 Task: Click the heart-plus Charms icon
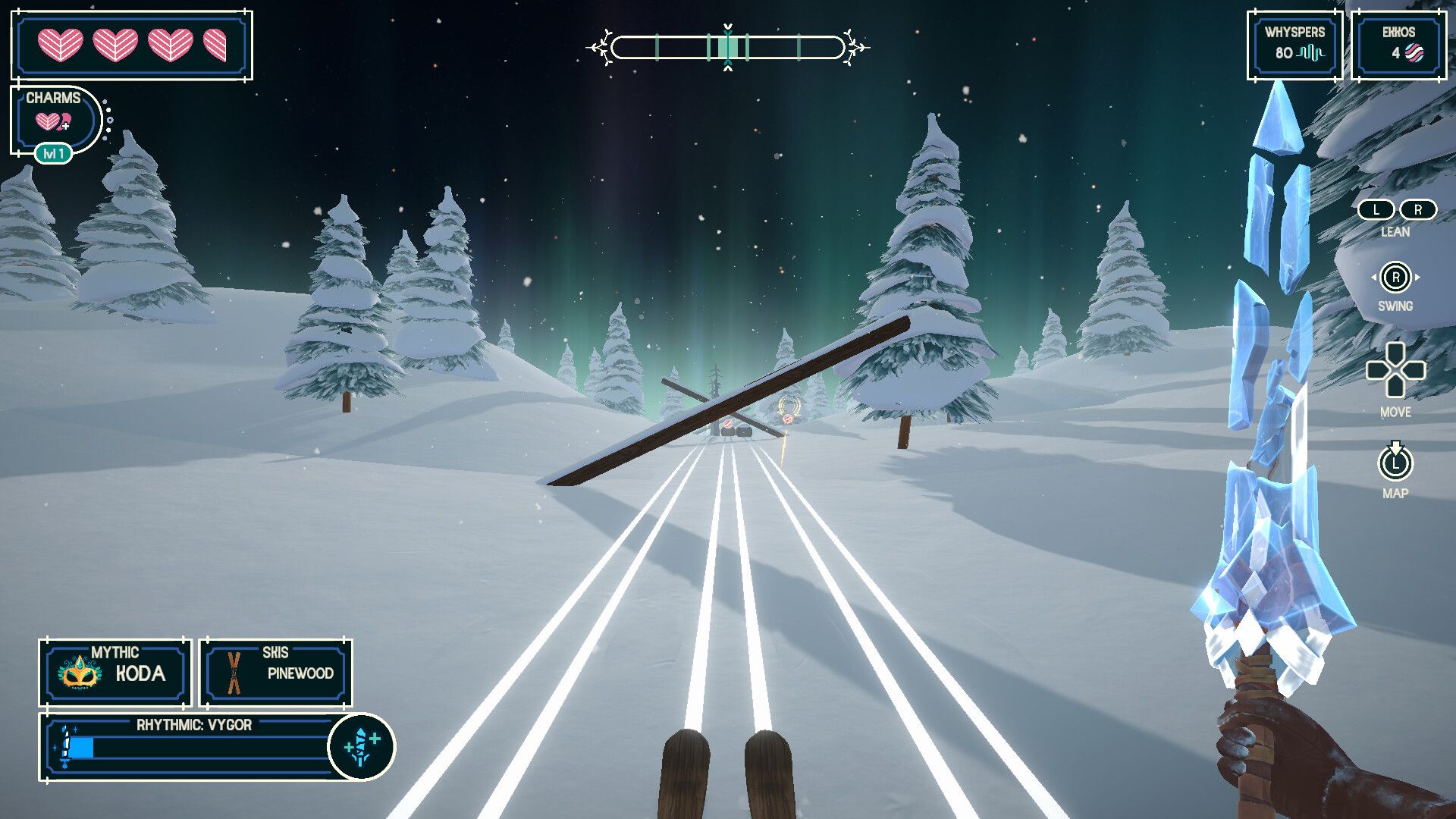click(x=54, y=121)
